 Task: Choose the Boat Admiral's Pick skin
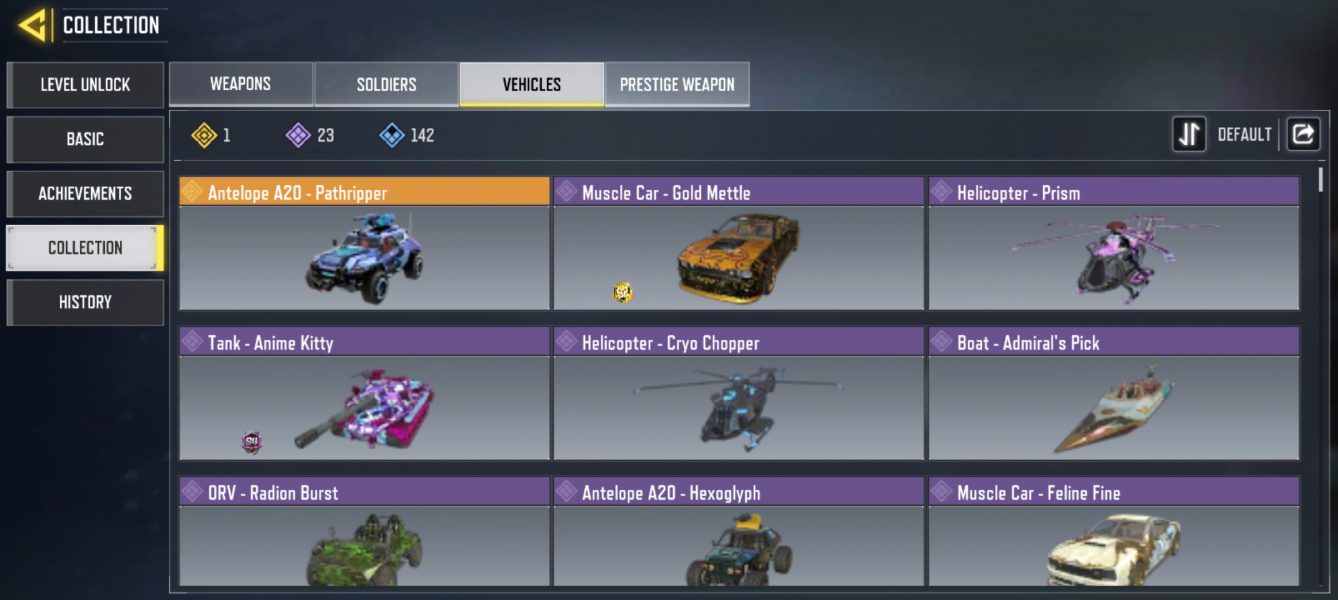coord(1113,394)
